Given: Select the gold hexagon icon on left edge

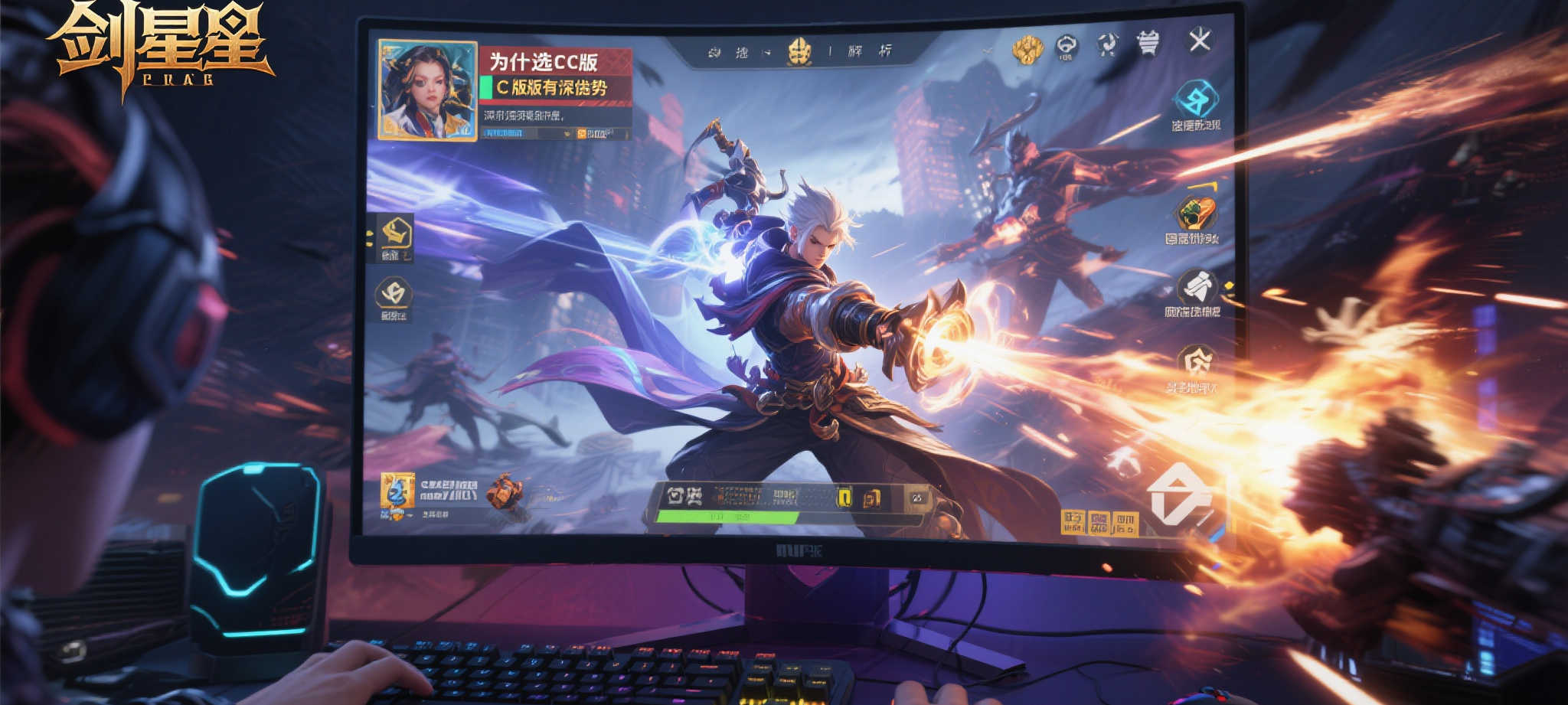Looking at the screenshot, I should (x=396, y=233).
